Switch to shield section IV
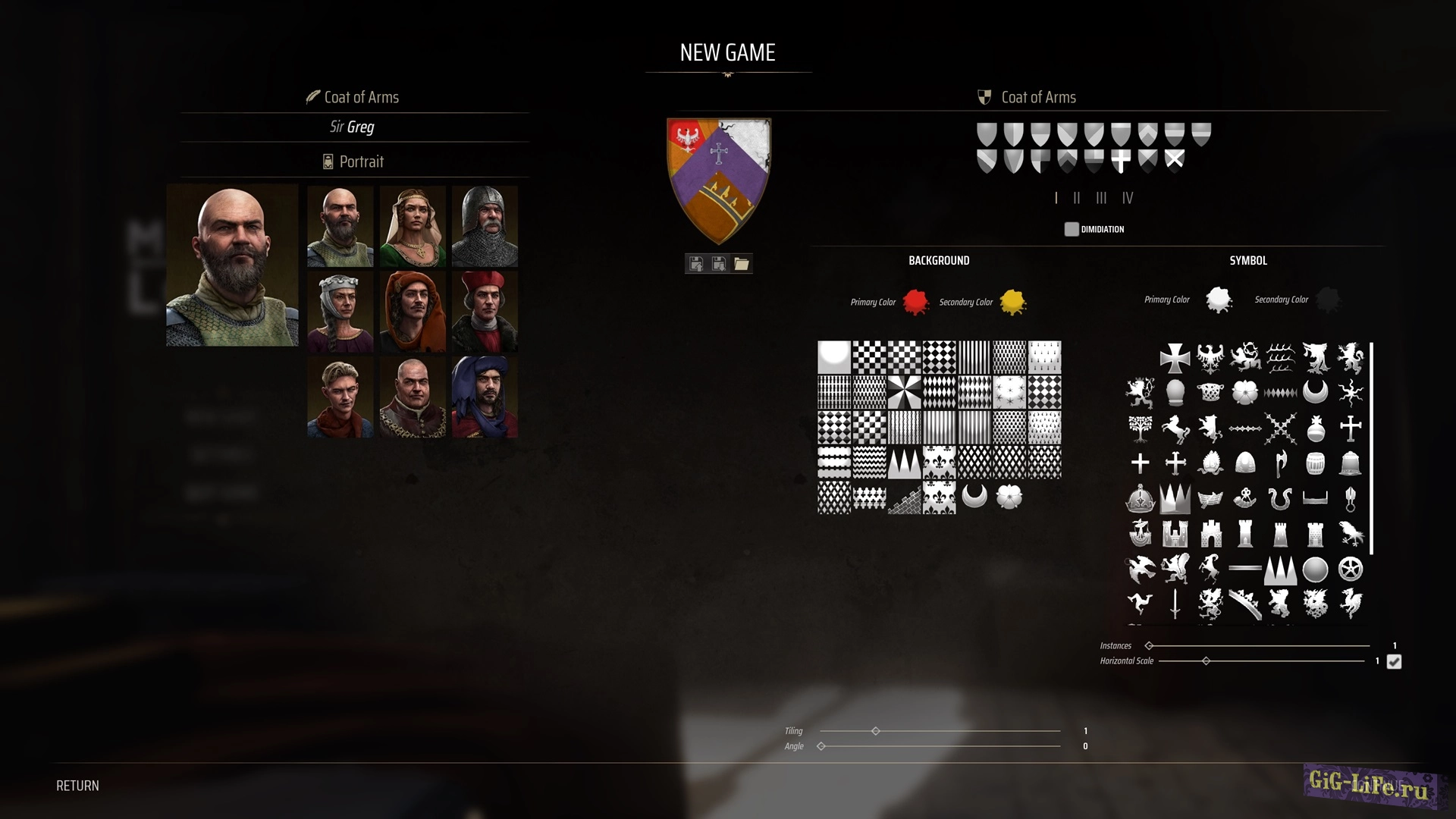 tap(1128, 198)
